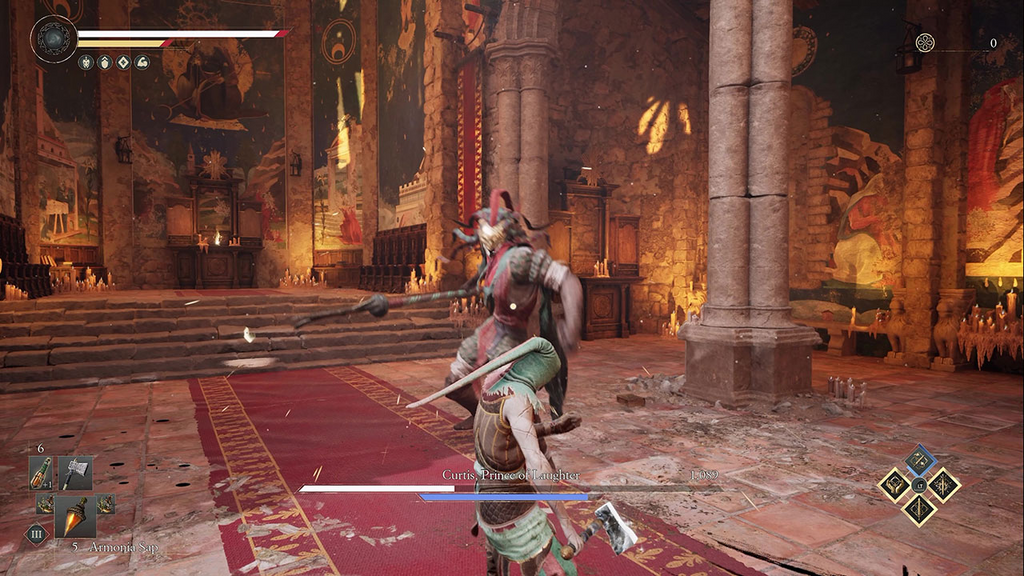
Task: Click the currency emblem icon
Action: pos(925,43)
